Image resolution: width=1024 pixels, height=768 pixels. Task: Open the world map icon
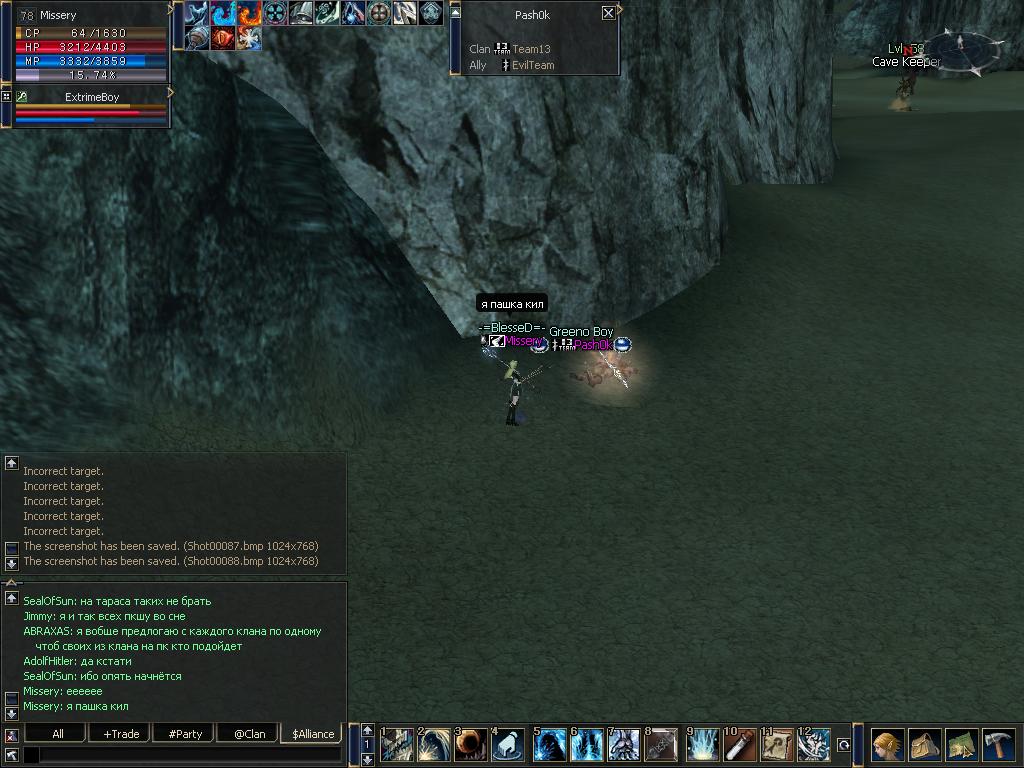coord(962,745)
